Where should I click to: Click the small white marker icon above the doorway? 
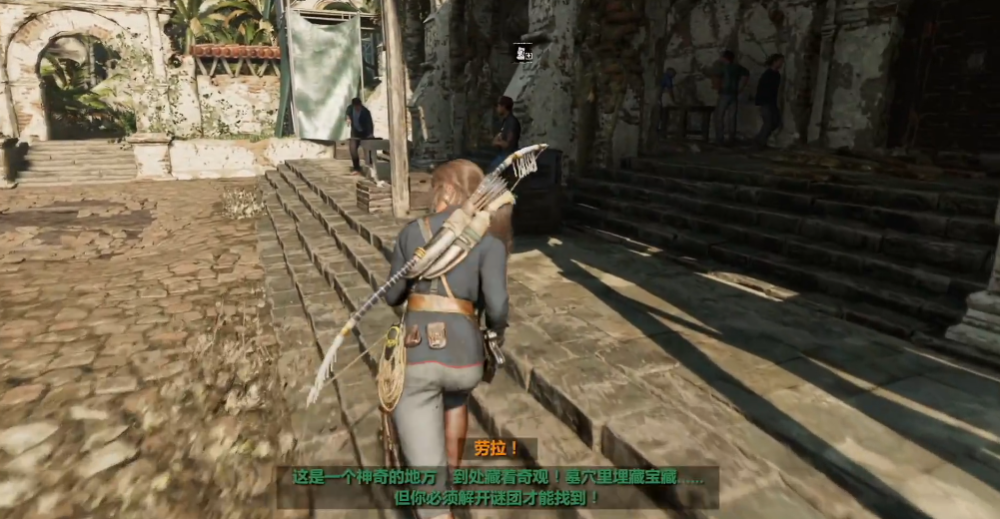coord(523,53)
